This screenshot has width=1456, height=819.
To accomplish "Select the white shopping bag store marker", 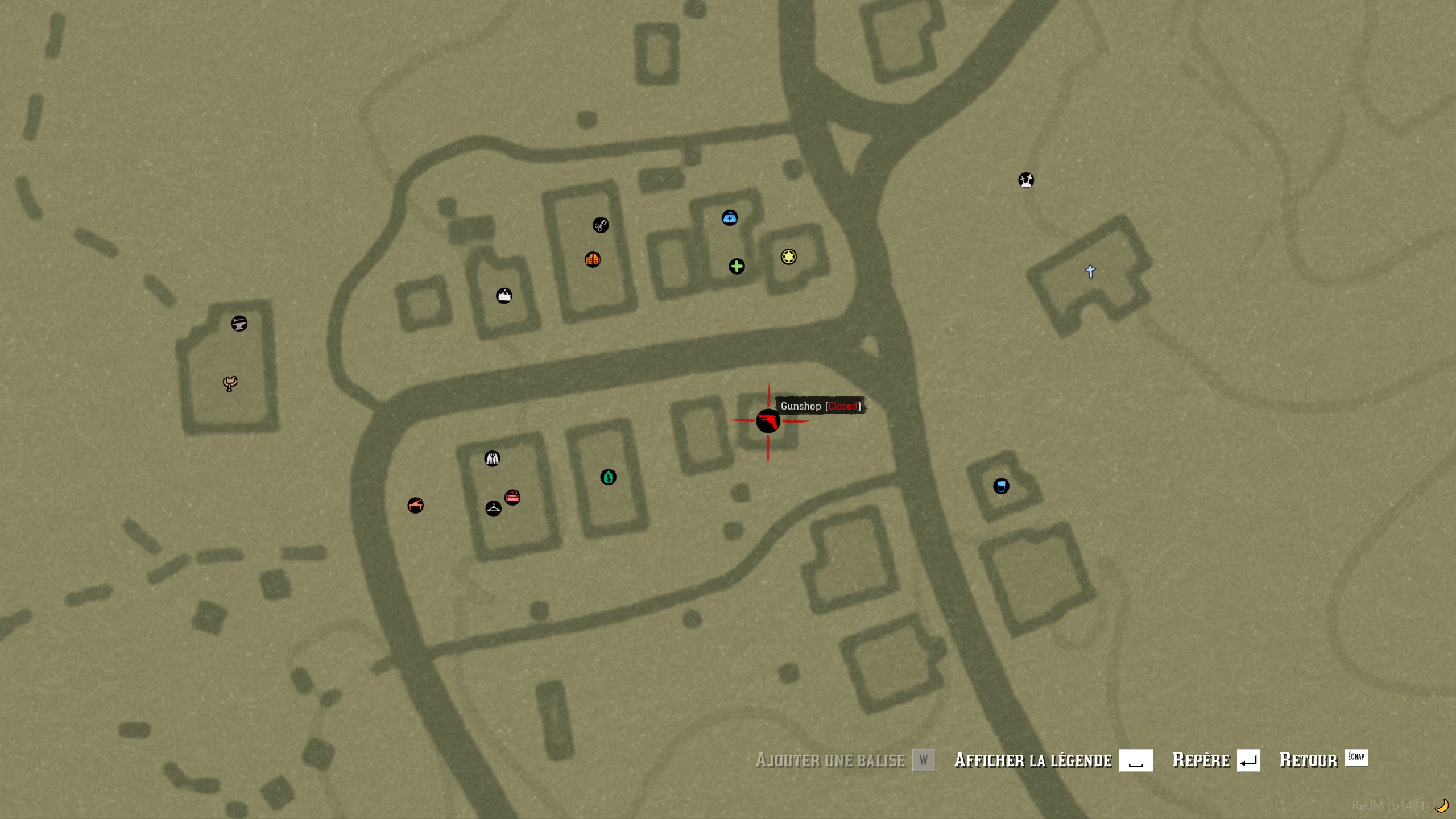I will (x=504, y=296).
